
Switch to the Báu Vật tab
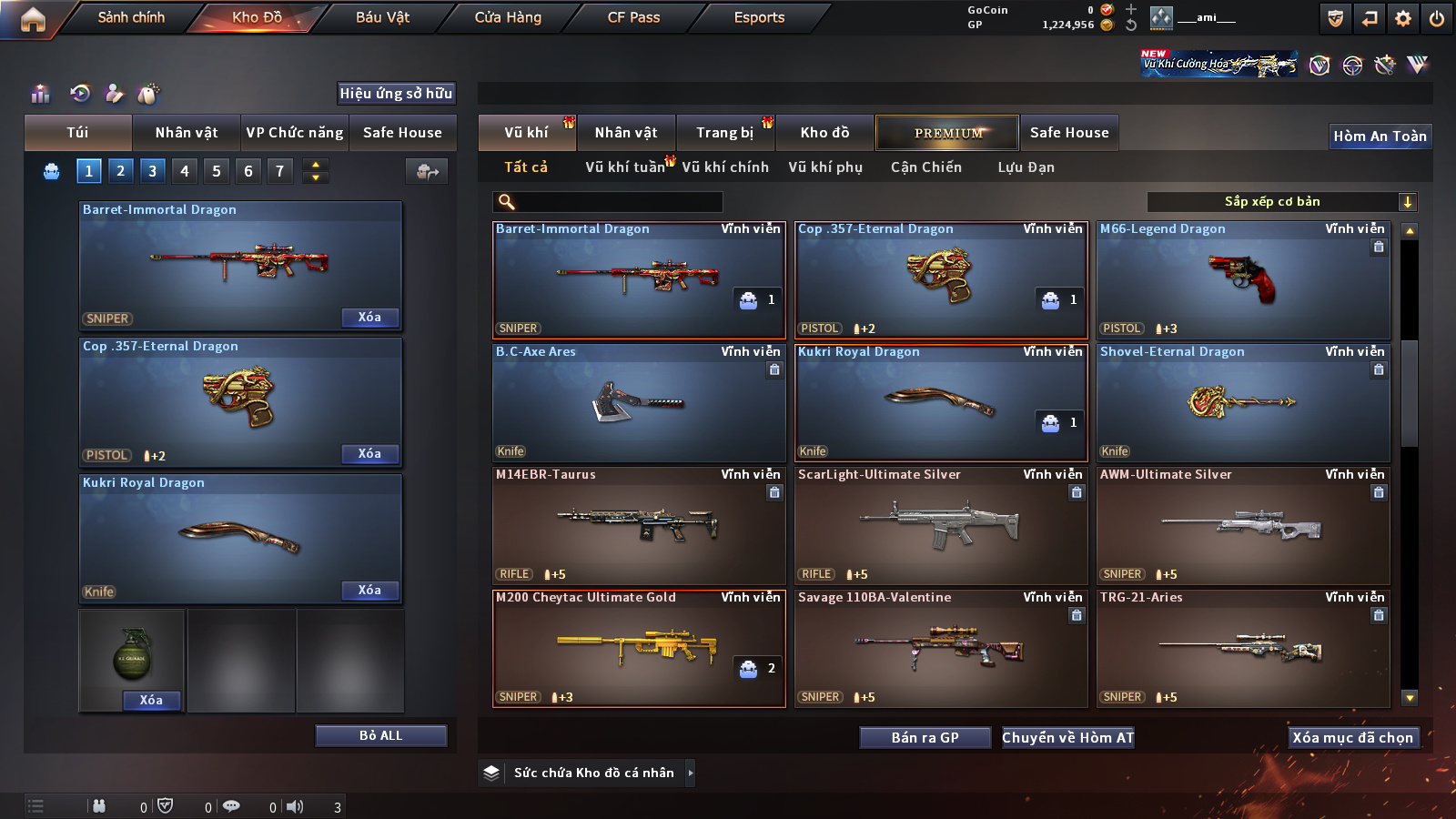coord(382,17)
